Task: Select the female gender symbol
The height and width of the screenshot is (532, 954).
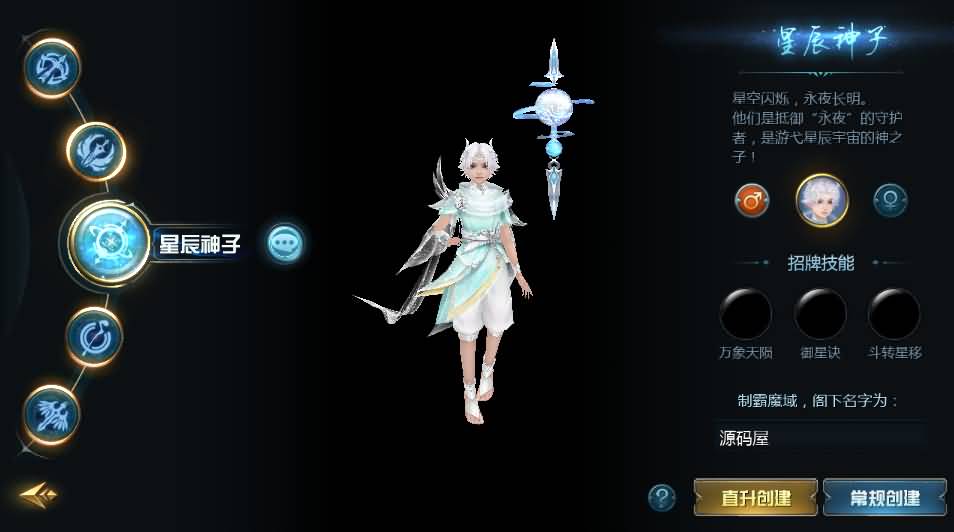Action: click(890, 201)
